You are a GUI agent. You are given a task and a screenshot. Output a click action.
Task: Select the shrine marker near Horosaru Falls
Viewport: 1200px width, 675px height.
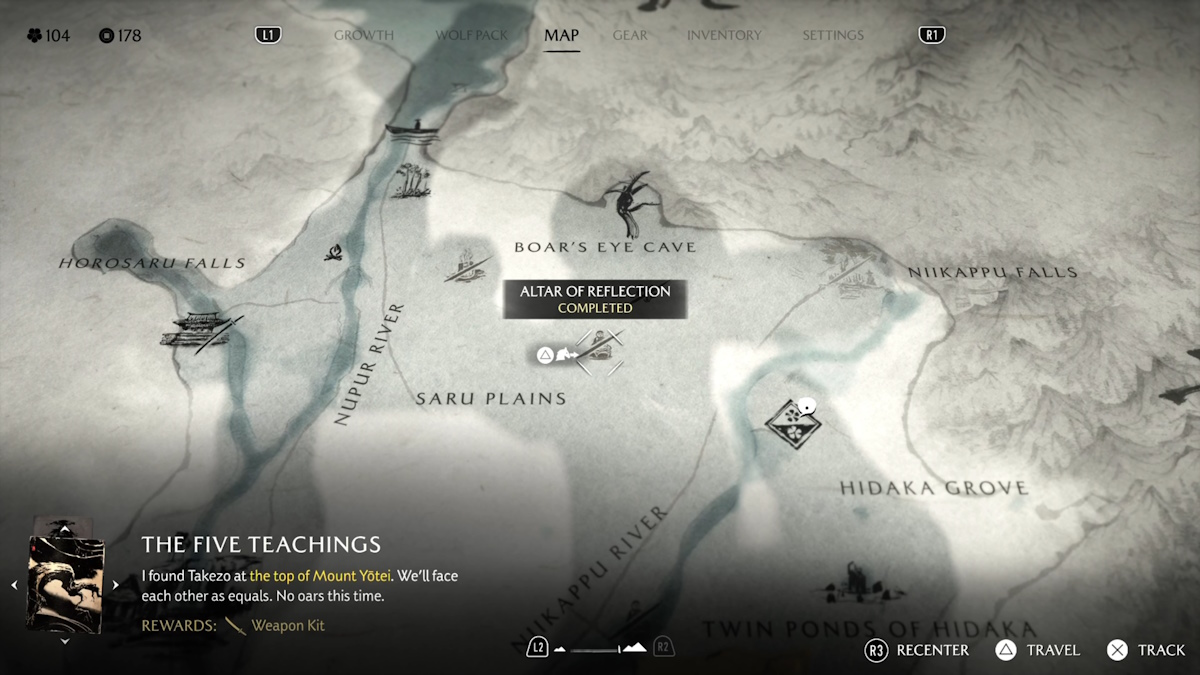coord(200,330)
